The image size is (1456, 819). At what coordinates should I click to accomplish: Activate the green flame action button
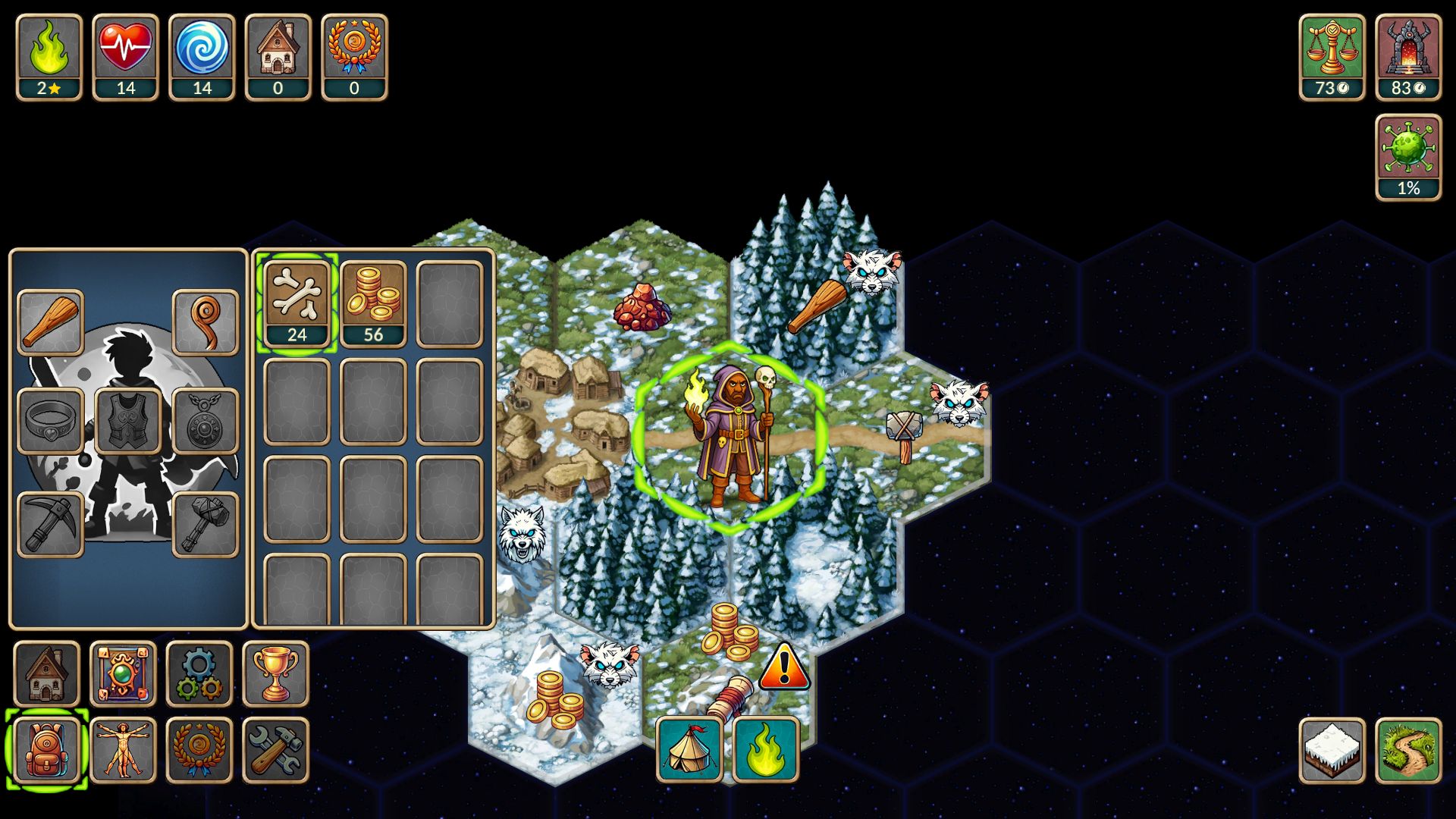(x=766, y=749)
